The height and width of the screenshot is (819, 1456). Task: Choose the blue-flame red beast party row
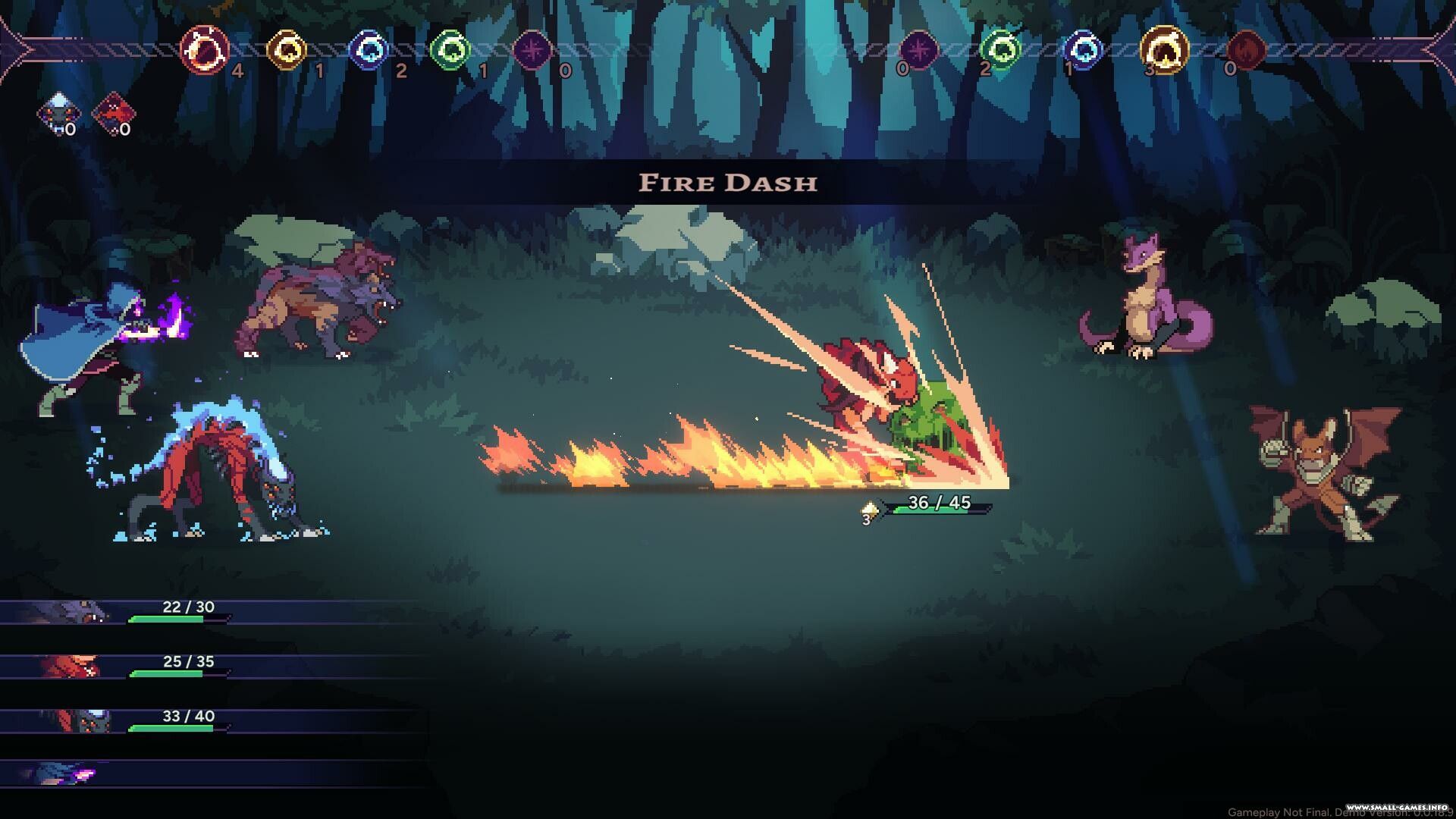pos(114,721)
